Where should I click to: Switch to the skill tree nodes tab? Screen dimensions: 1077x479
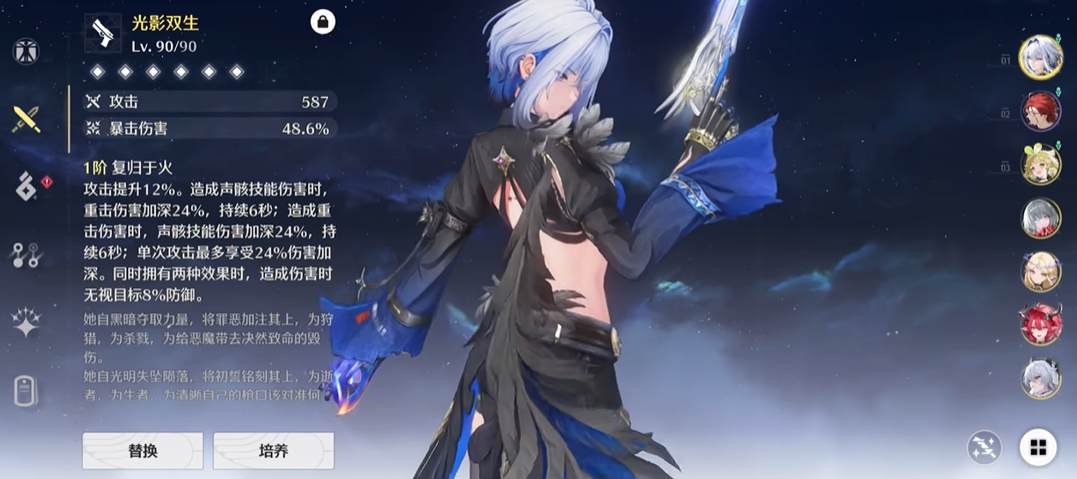pyautogui.click(x=25, y=255)
